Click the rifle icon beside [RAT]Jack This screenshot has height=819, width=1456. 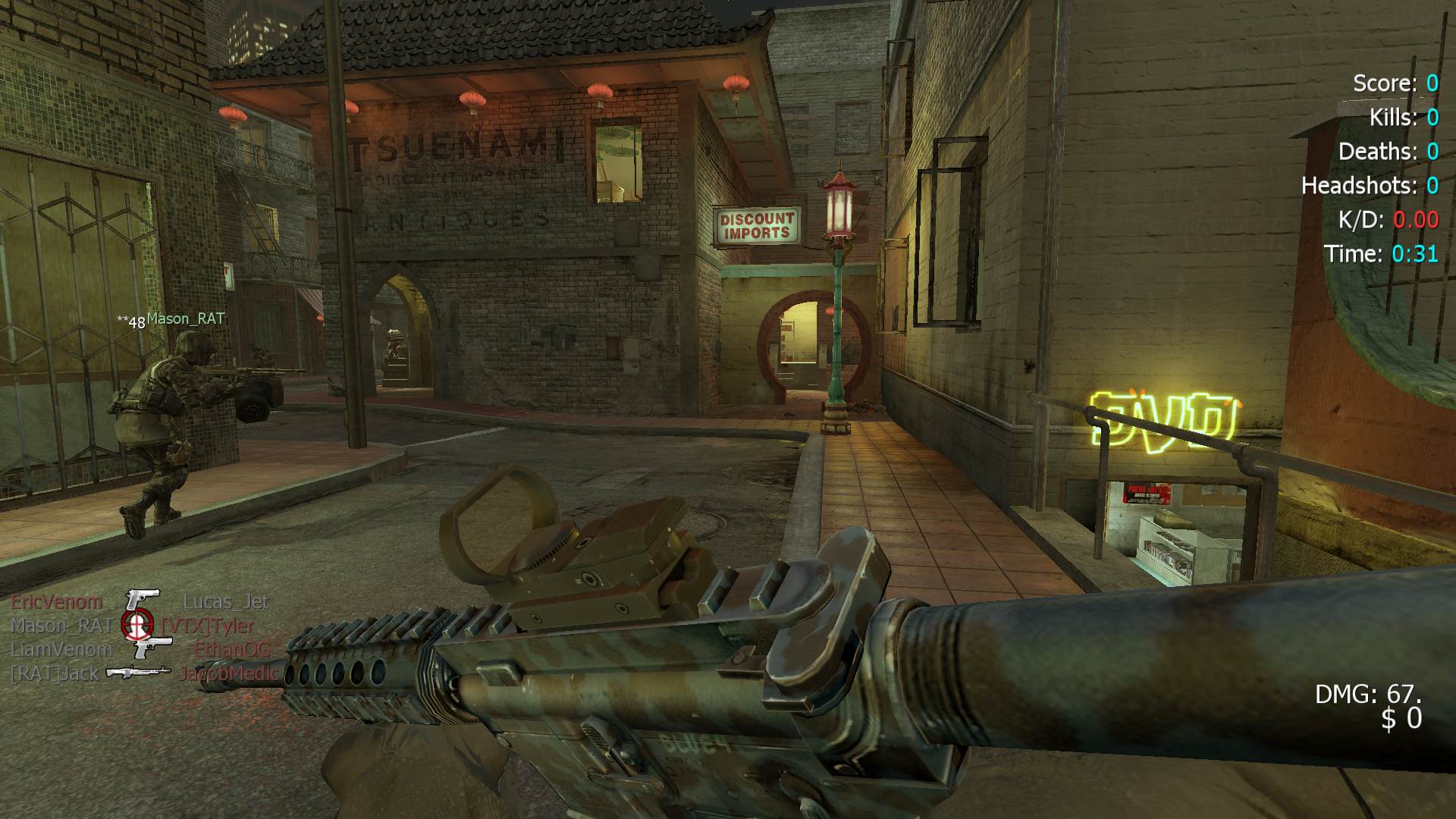pos(138,672)
